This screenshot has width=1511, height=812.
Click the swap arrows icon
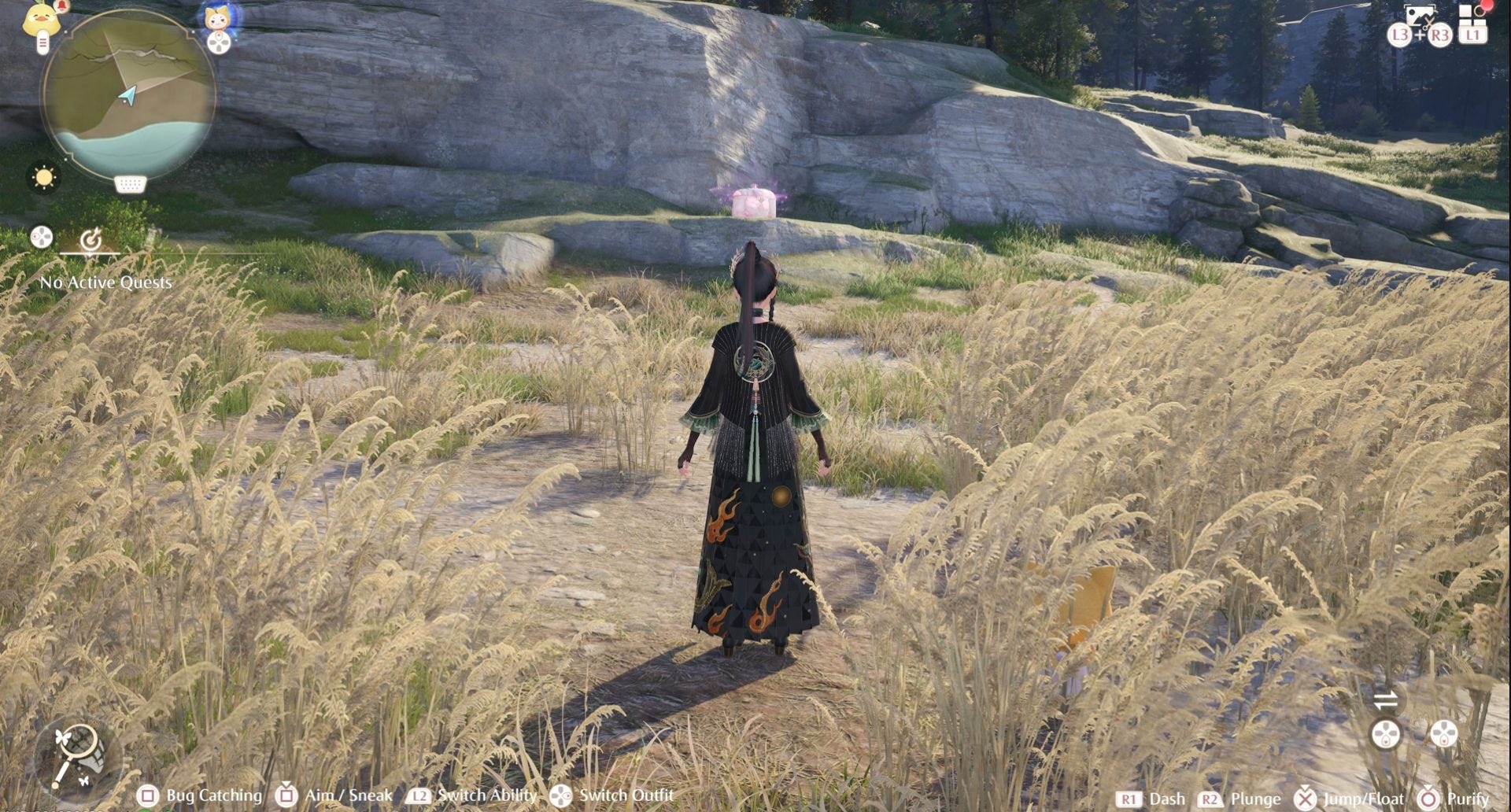coord(1385,699)
